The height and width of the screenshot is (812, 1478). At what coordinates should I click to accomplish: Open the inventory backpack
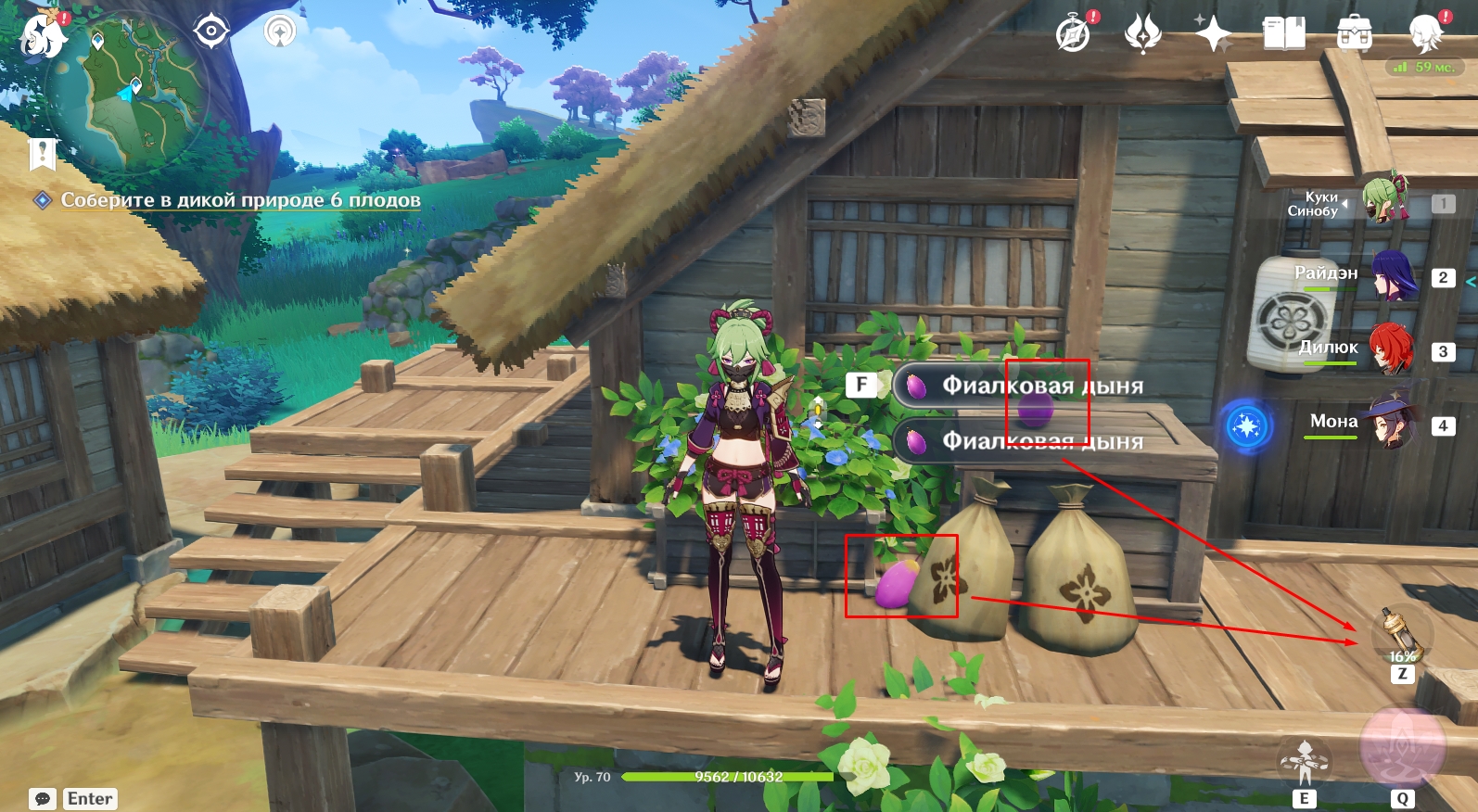[1355, 33]
